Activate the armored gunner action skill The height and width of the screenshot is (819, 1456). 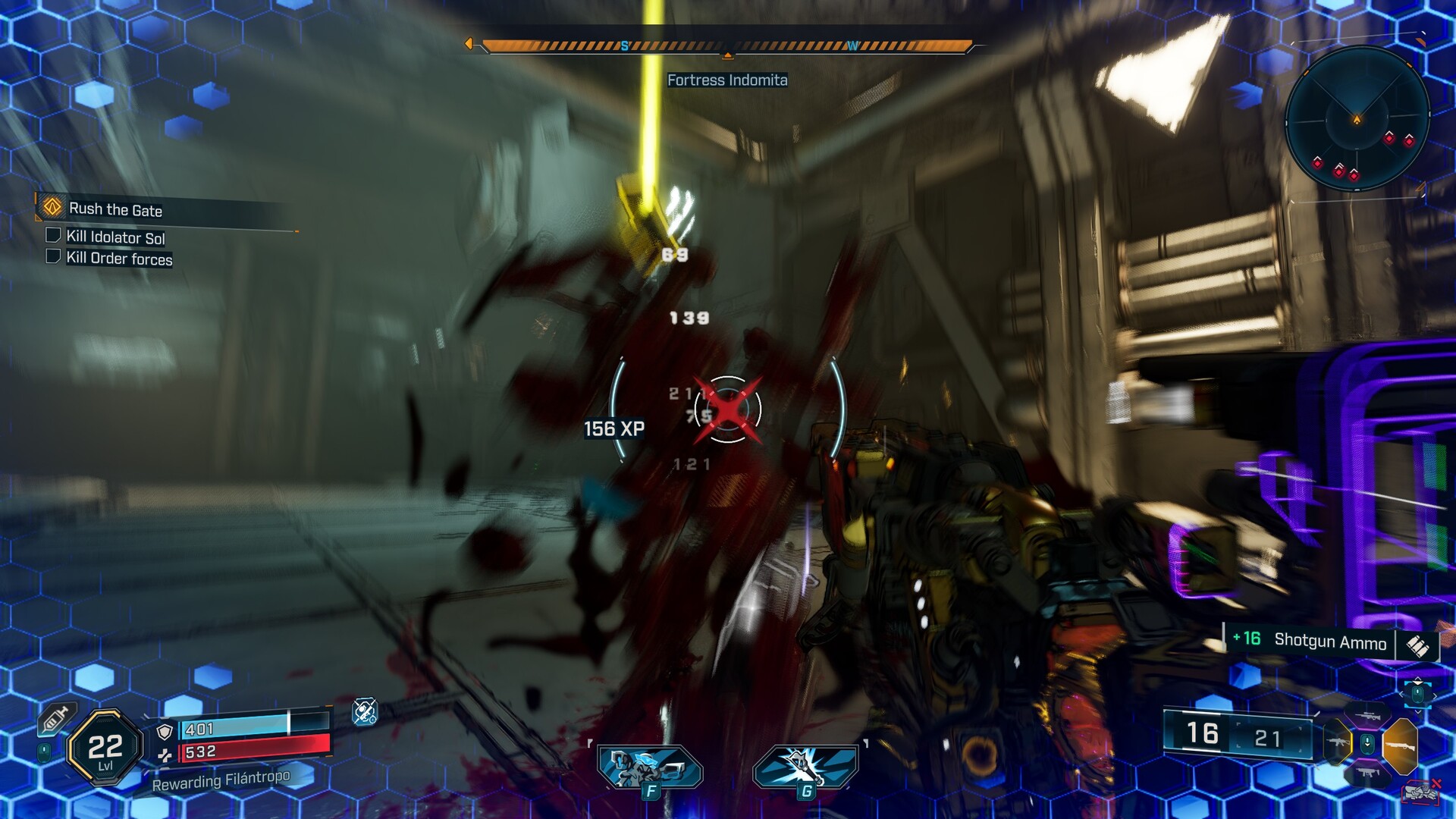650,767
